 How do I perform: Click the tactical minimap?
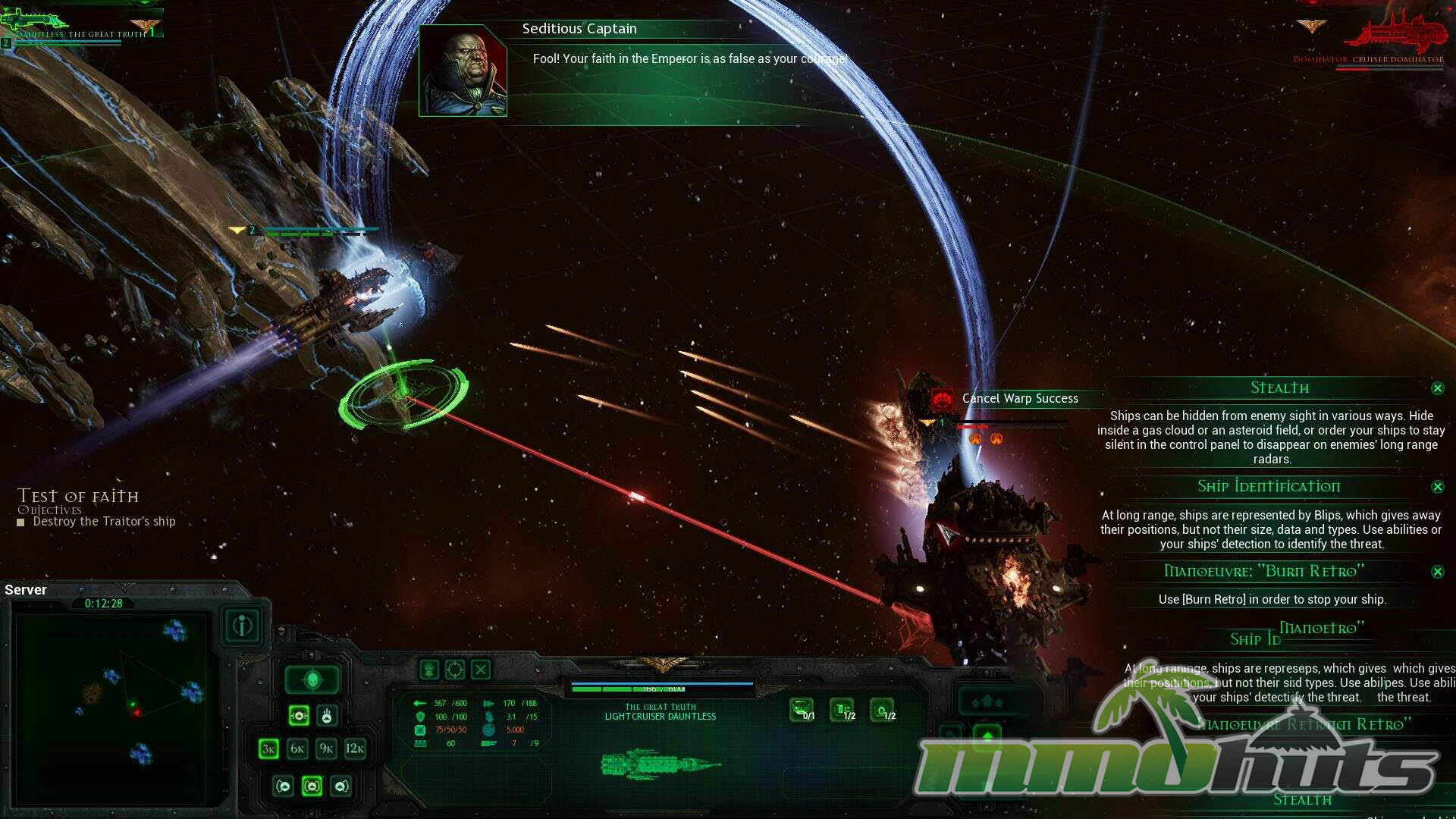tap(111, 708)
